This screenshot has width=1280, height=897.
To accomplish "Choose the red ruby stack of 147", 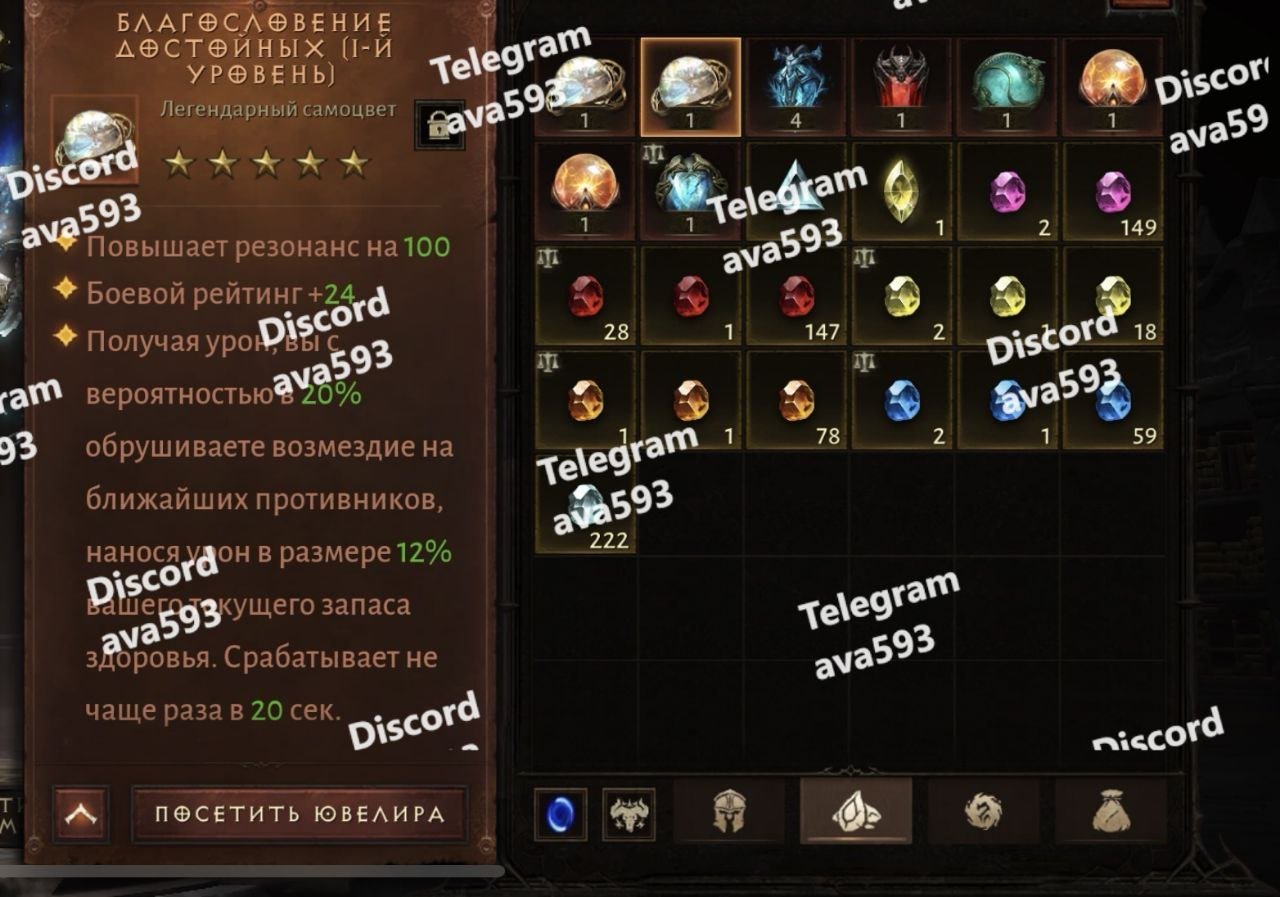I will (x=796, y=295).
